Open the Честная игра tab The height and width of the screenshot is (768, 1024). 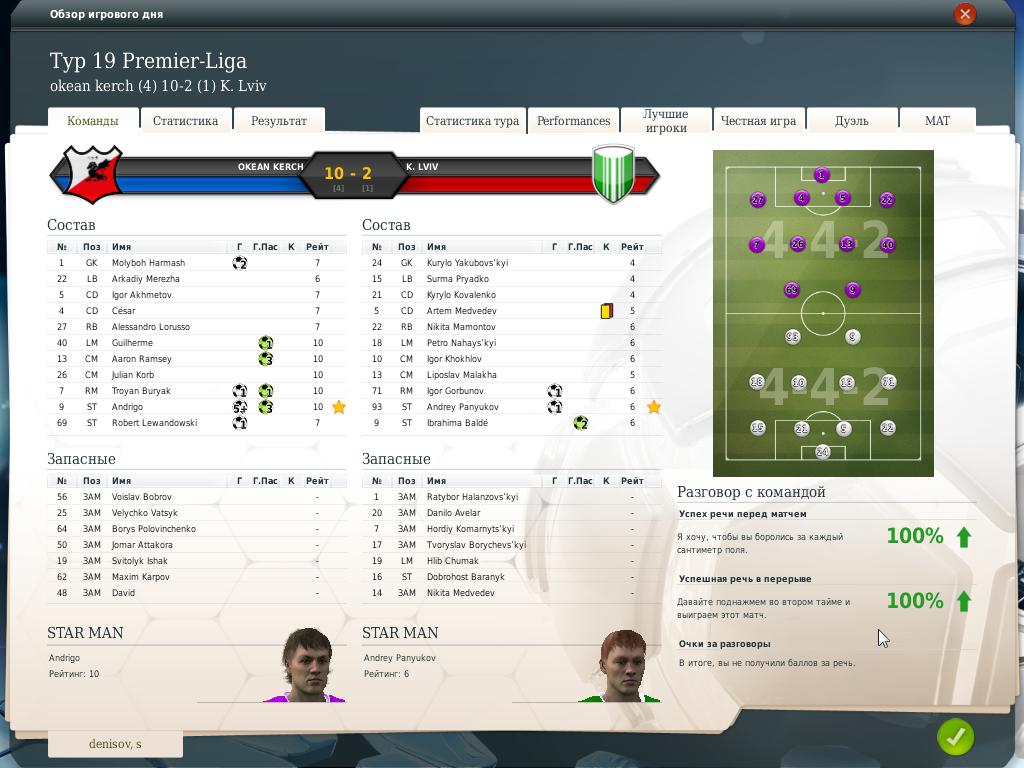[x=758, y=121]
